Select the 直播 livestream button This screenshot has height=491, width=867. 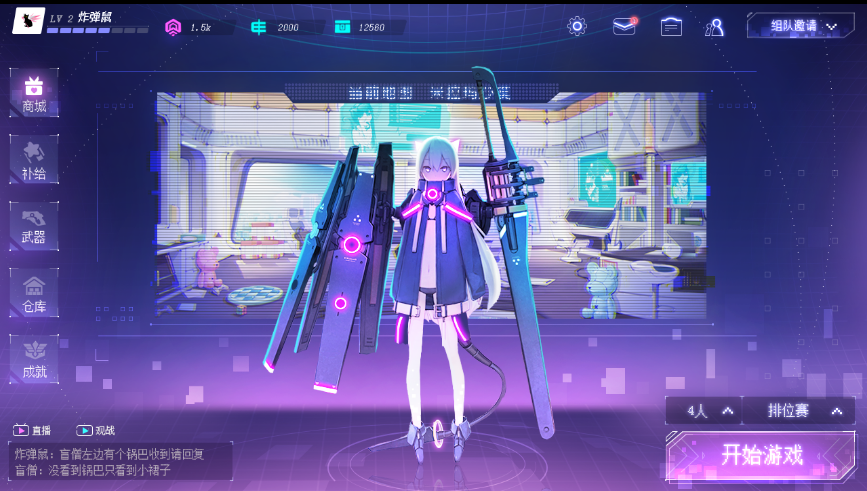click(x=32, y=430)
